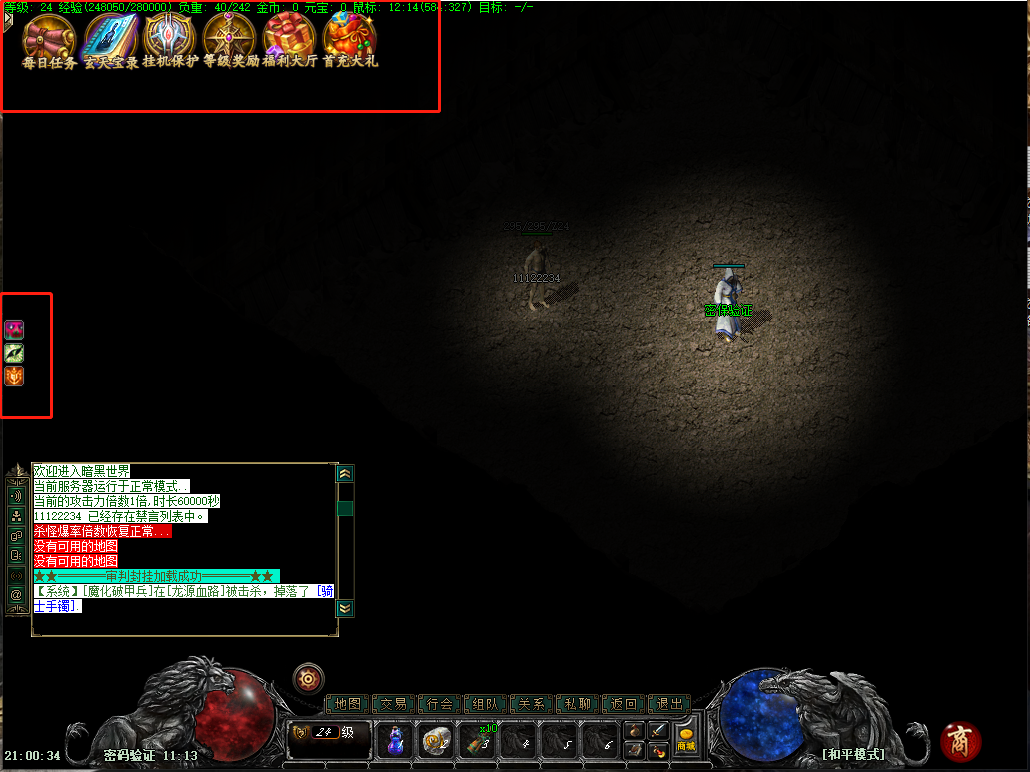
Task: Open the 玄天宝录 book icon
Action: [110, 38]
